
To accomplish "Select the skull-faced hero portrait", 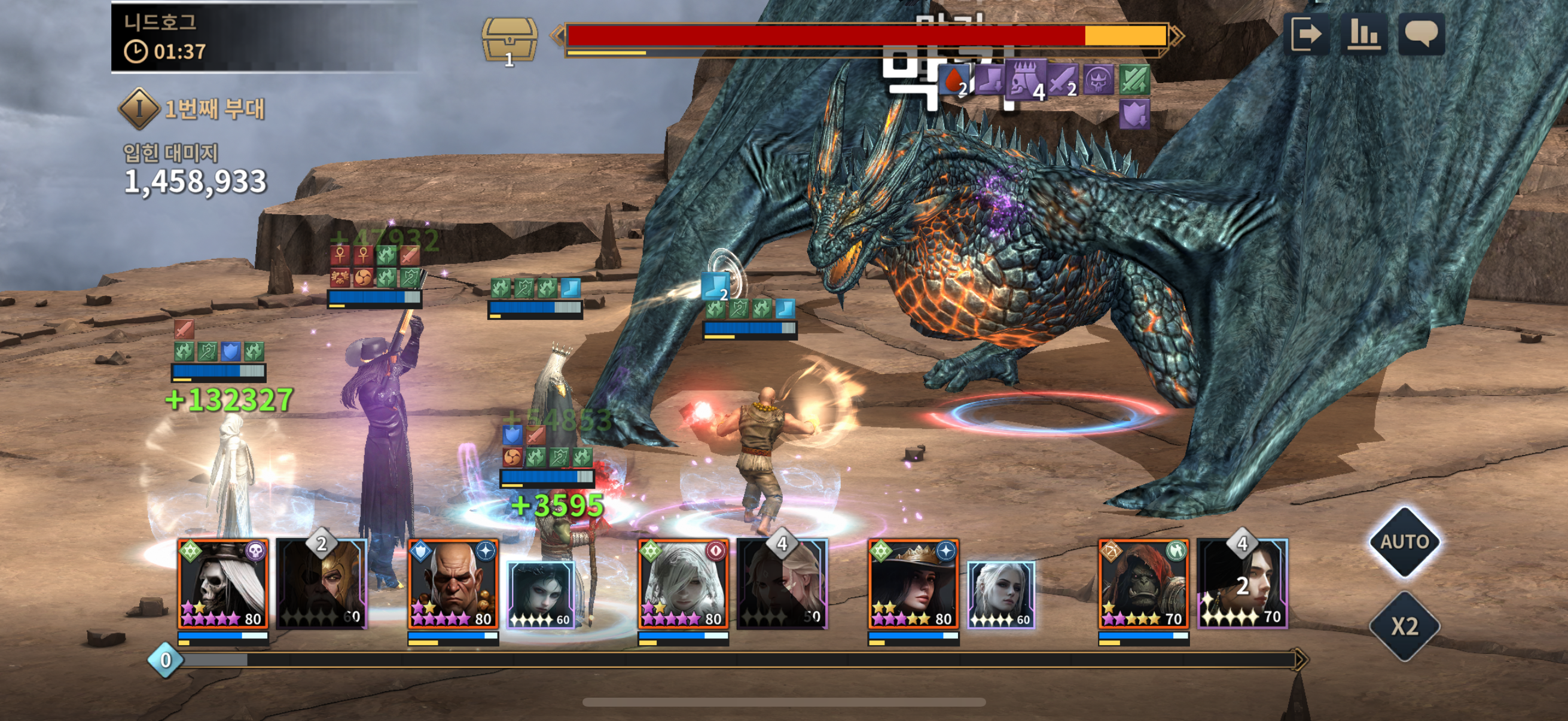I will click(223, 583).
